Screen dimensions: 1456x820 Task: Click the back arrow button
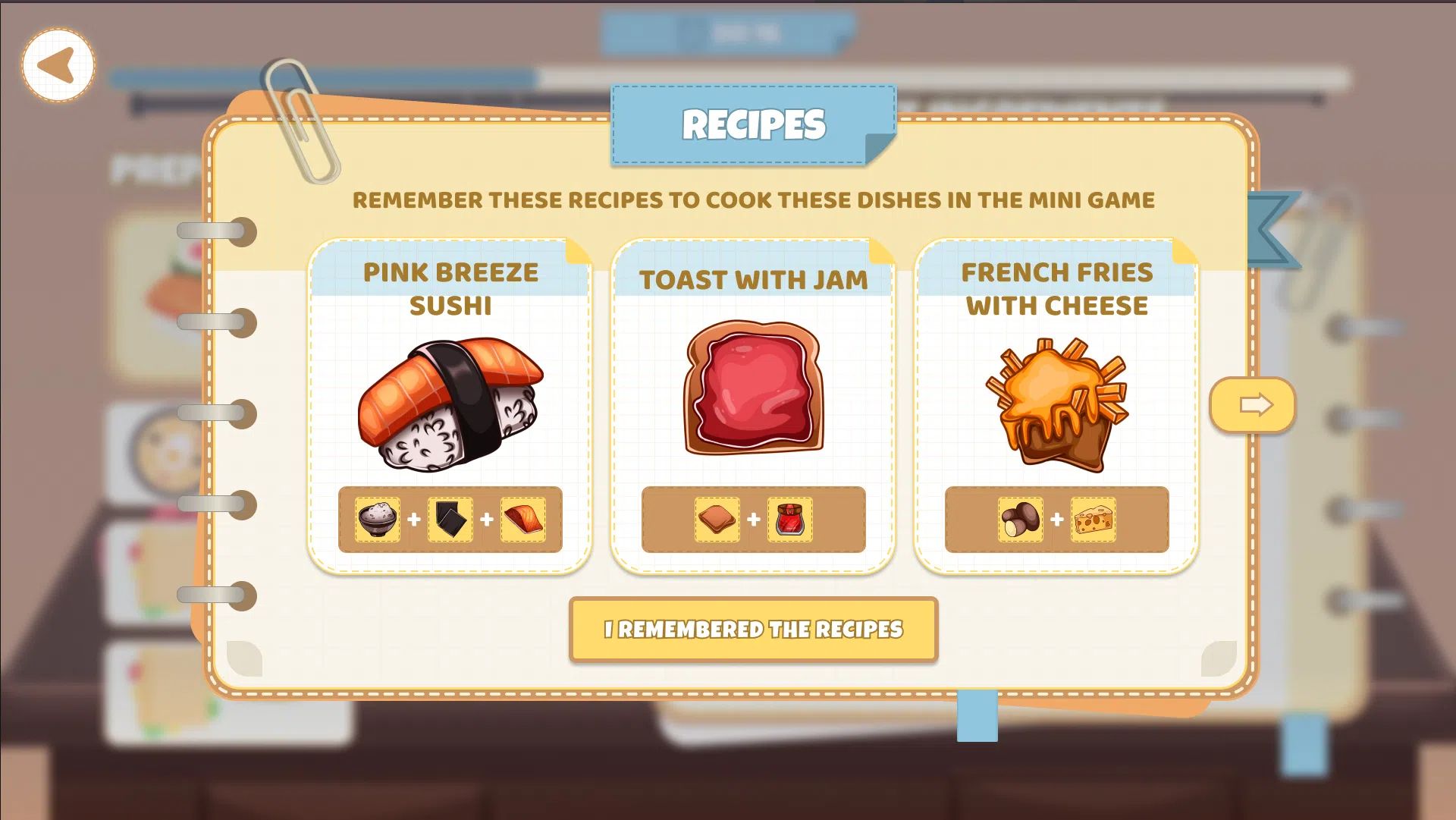[x=58, y=65]
